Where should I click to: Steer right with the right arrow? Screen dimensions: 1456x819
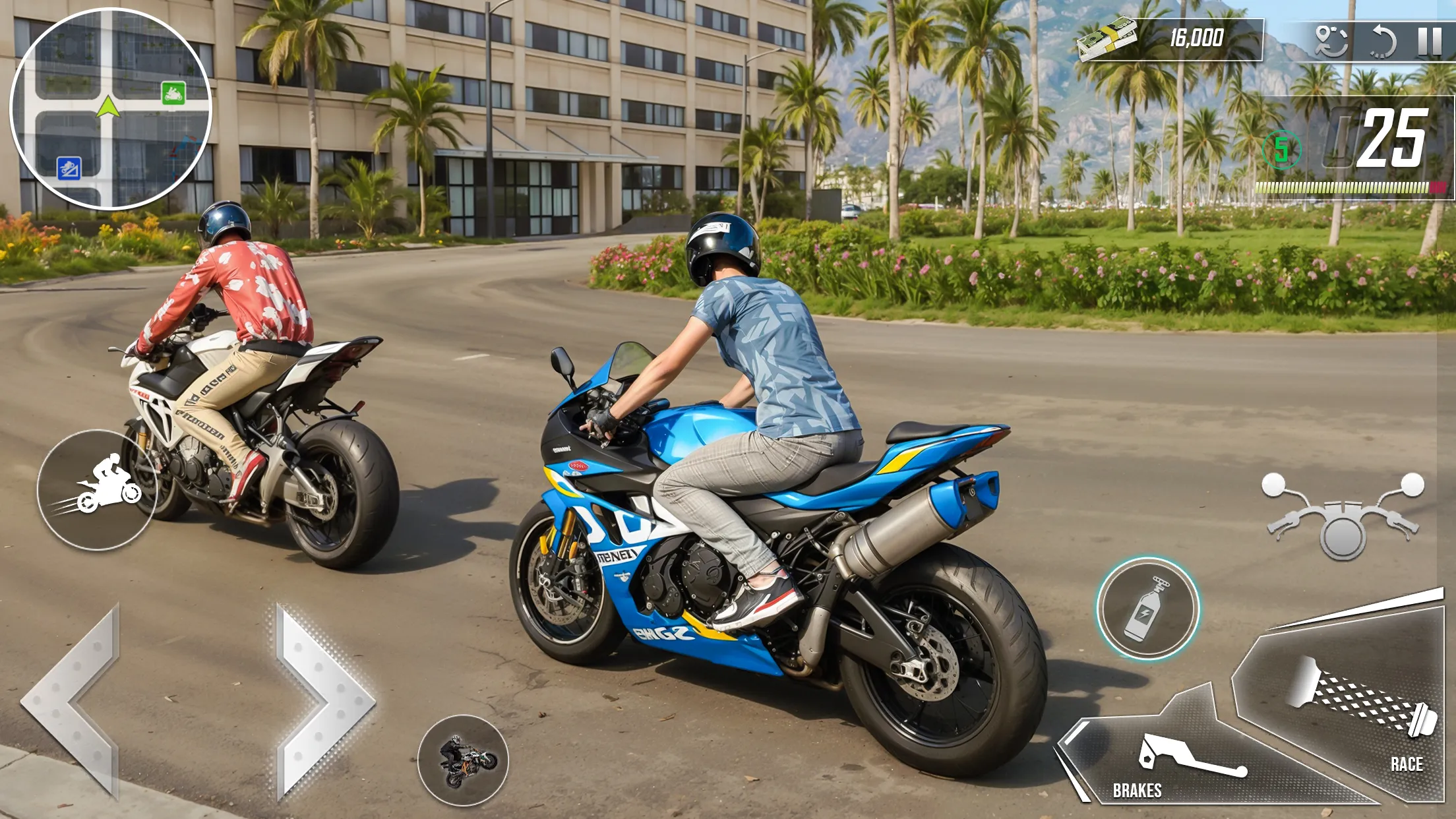pos(323,701)
